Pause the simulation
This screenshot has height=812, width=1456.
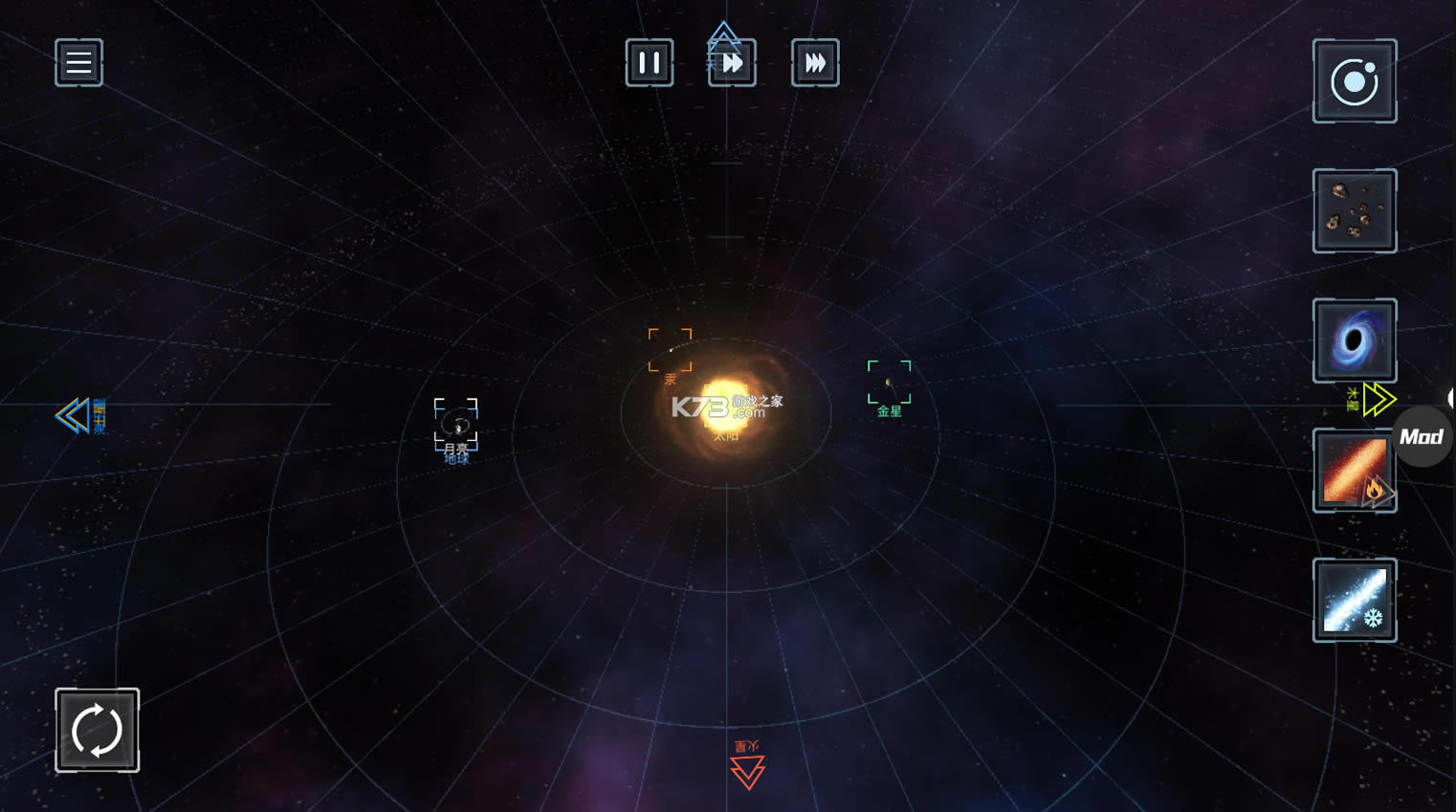coord(649,63)
